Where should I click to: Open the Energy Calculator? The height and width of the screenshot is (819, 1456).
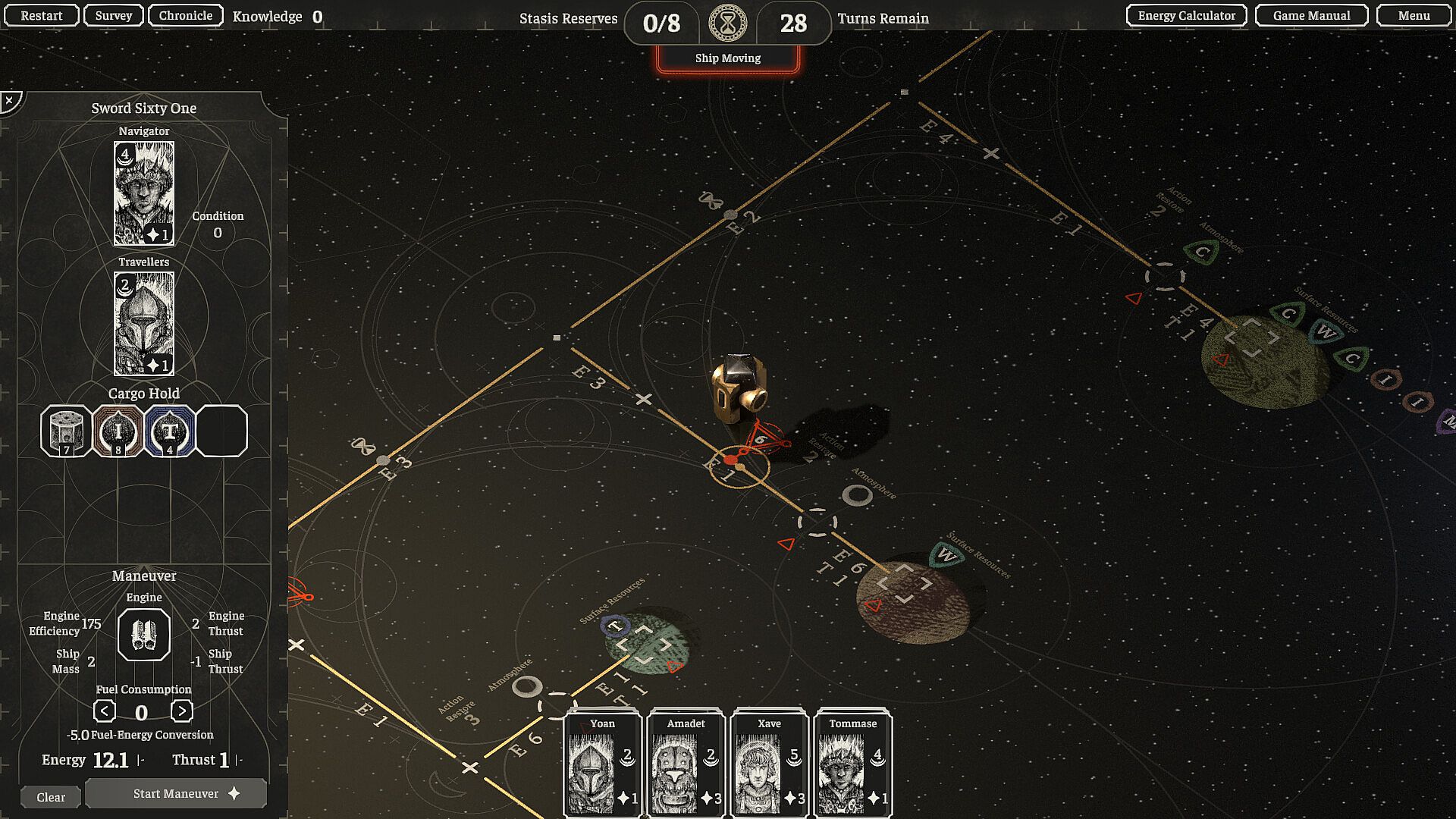click(1186, 15)
